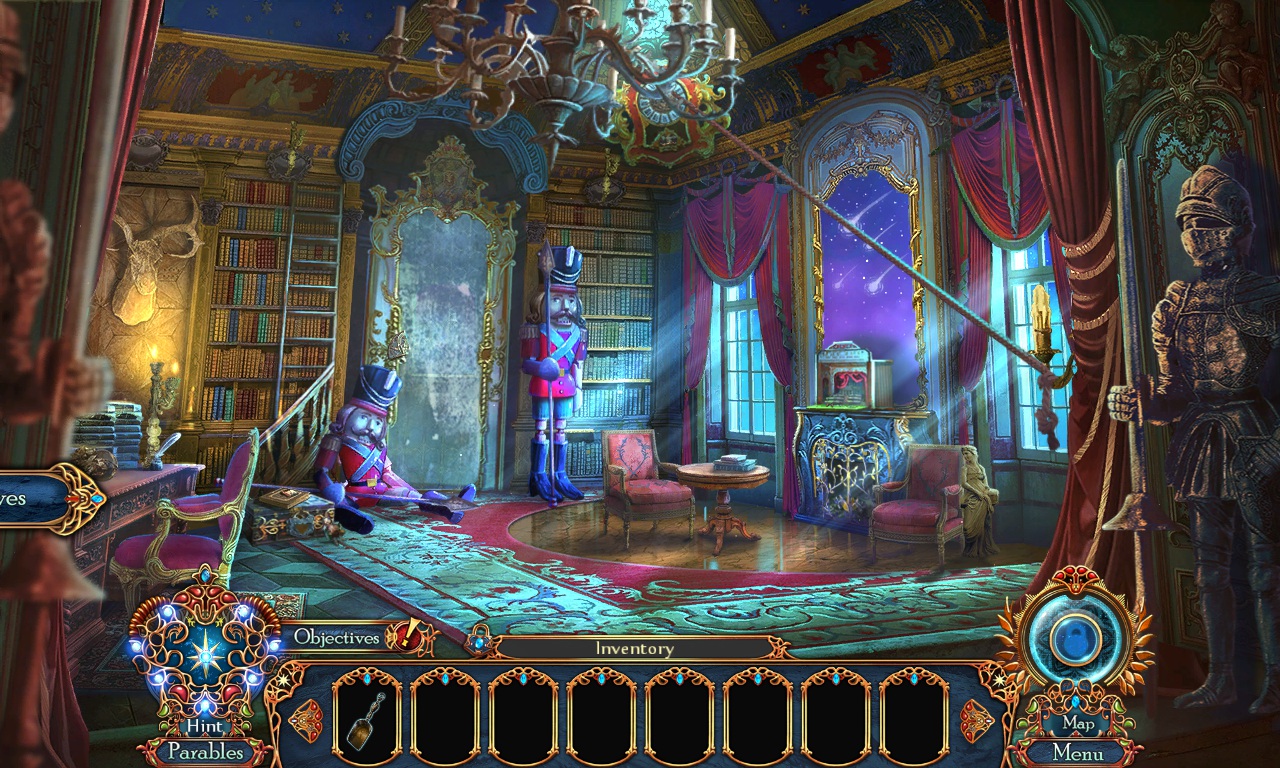Click the gold sunburst ornament near the inventory edge
The height and width of the screenshot is (768, 1280).
click(x=281, y=679)
